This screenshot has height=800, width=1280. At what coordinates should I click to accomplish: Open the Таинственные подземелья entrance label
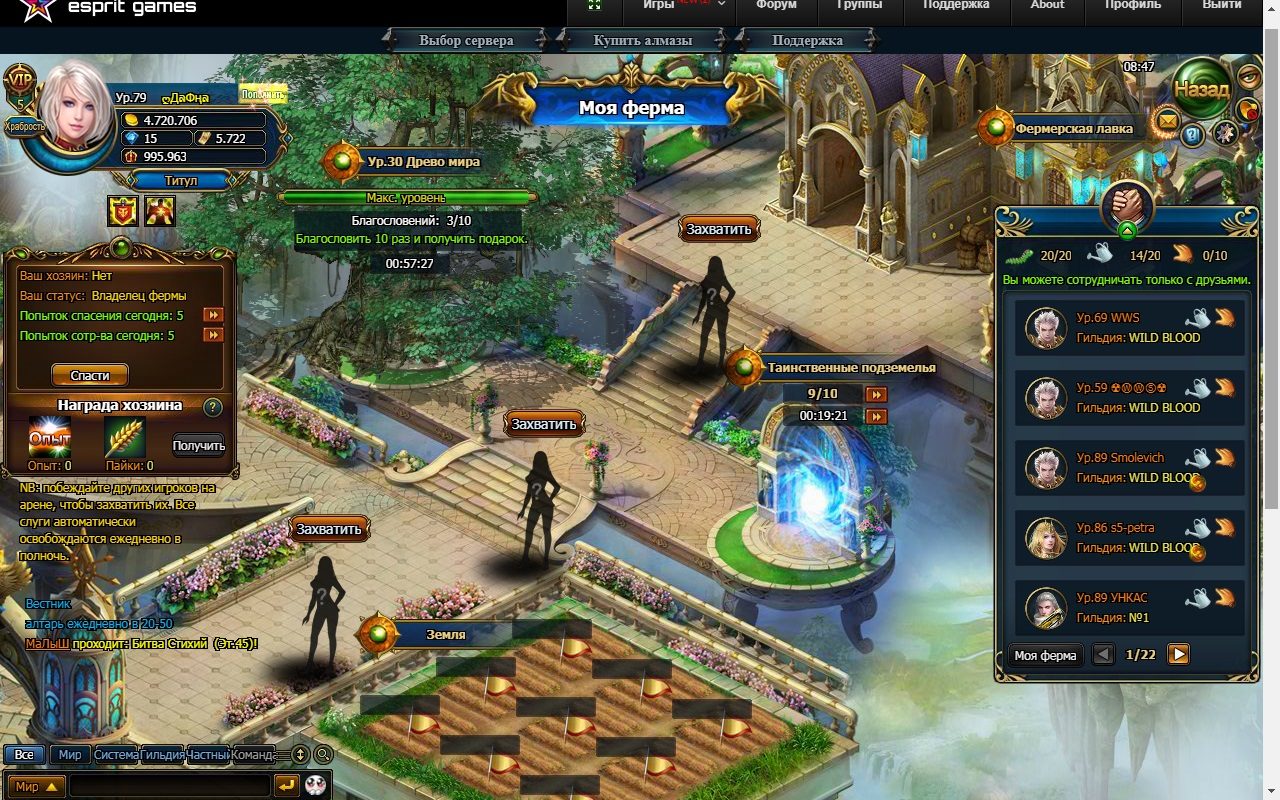pyautogui.click(x=850, y=368)
